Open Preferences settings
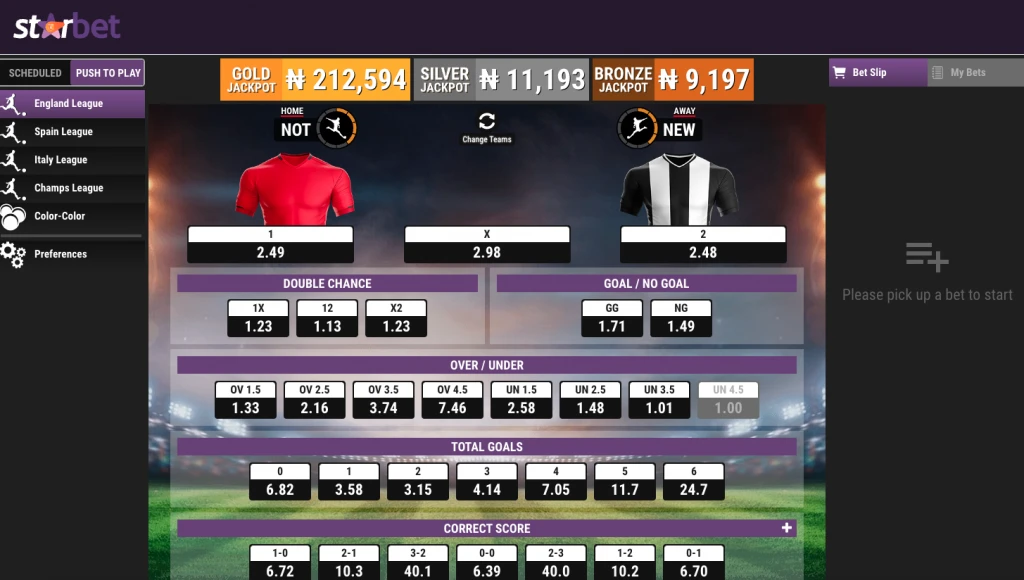 [60, 254]
